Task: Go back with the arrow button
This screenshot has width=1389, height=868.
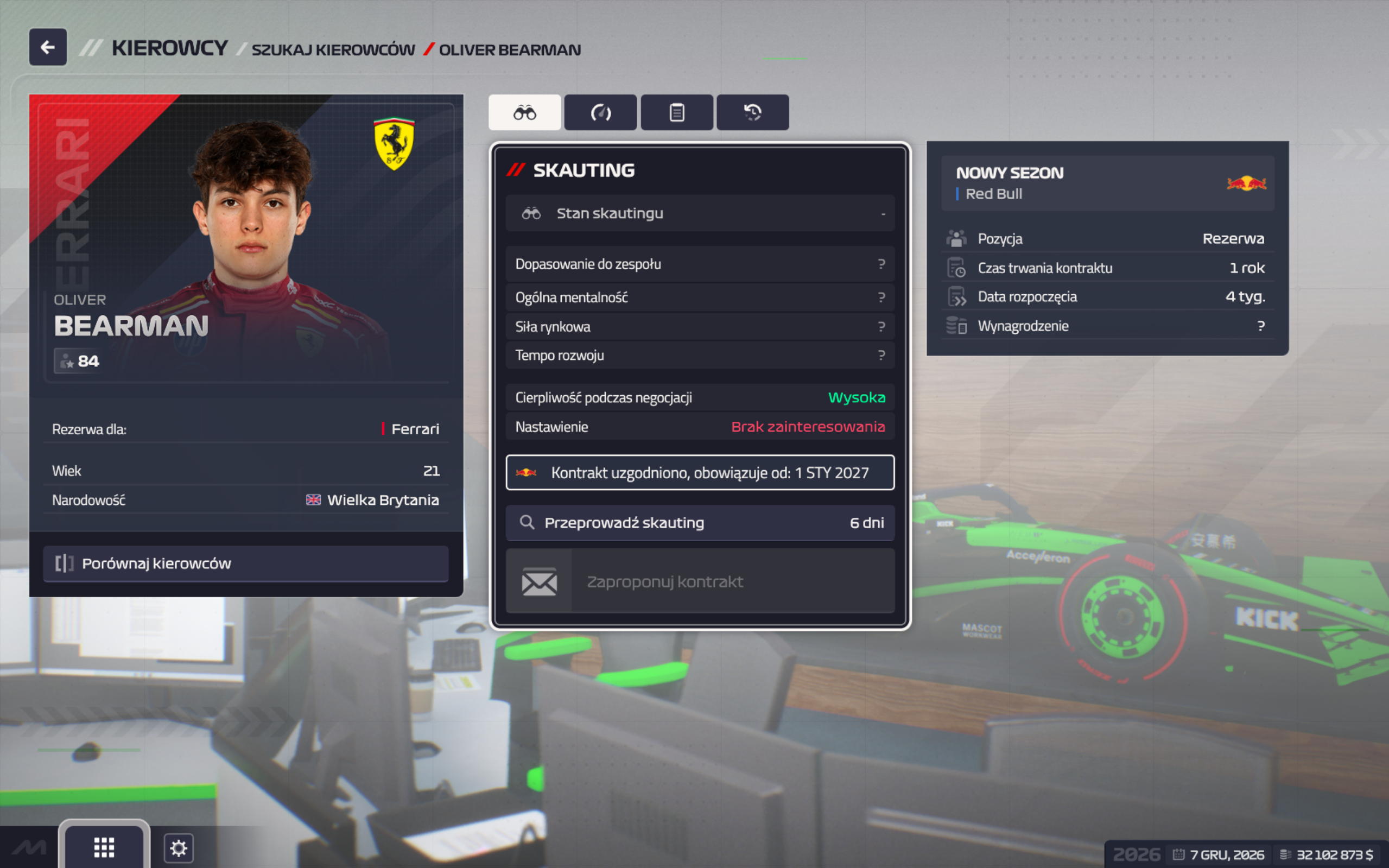Action: tap(48, 47)
